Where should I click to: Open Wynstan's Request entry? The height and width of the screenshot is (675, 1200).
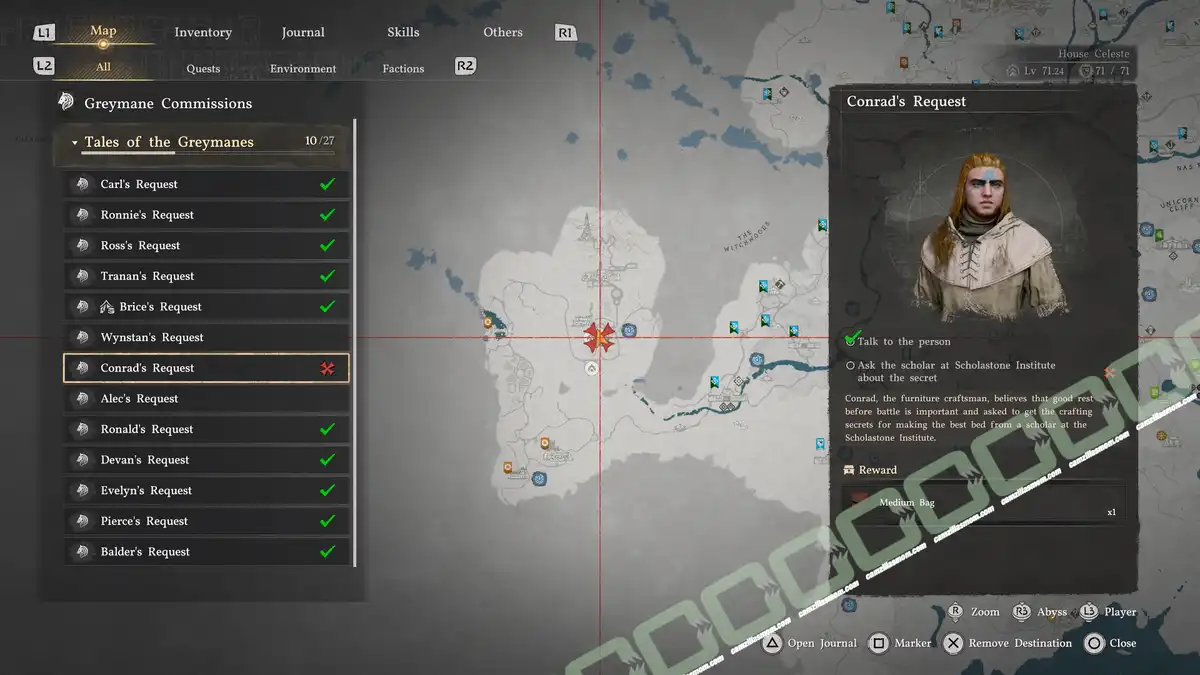pos(206,338)
